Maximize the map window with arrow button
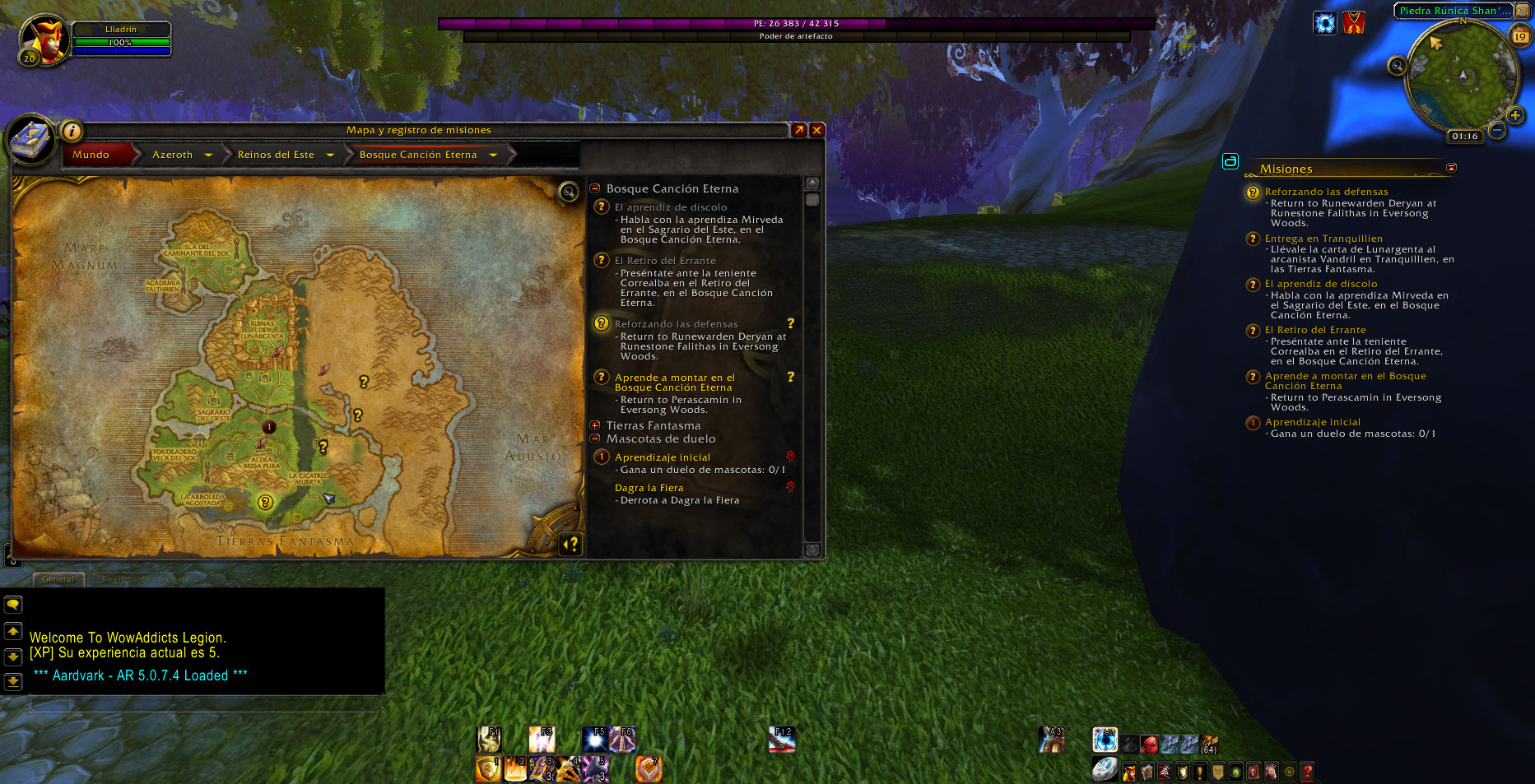 tap(798, 130)
